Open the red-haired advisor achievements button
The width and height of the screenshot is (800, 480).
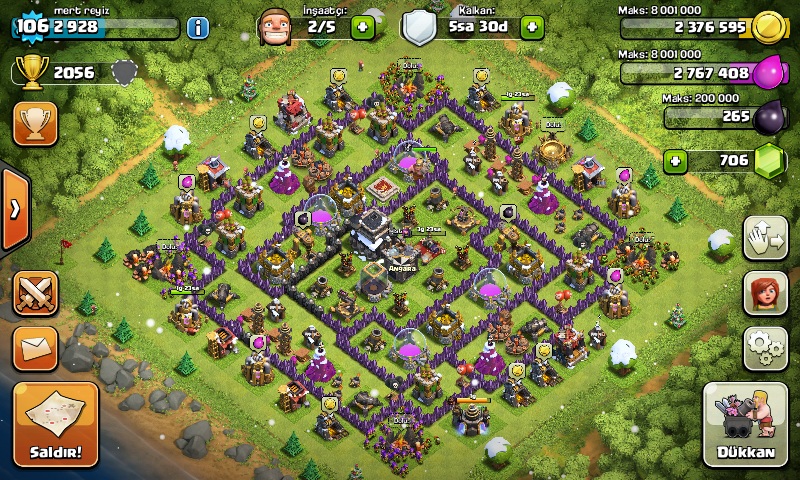(x=765, y=293)
